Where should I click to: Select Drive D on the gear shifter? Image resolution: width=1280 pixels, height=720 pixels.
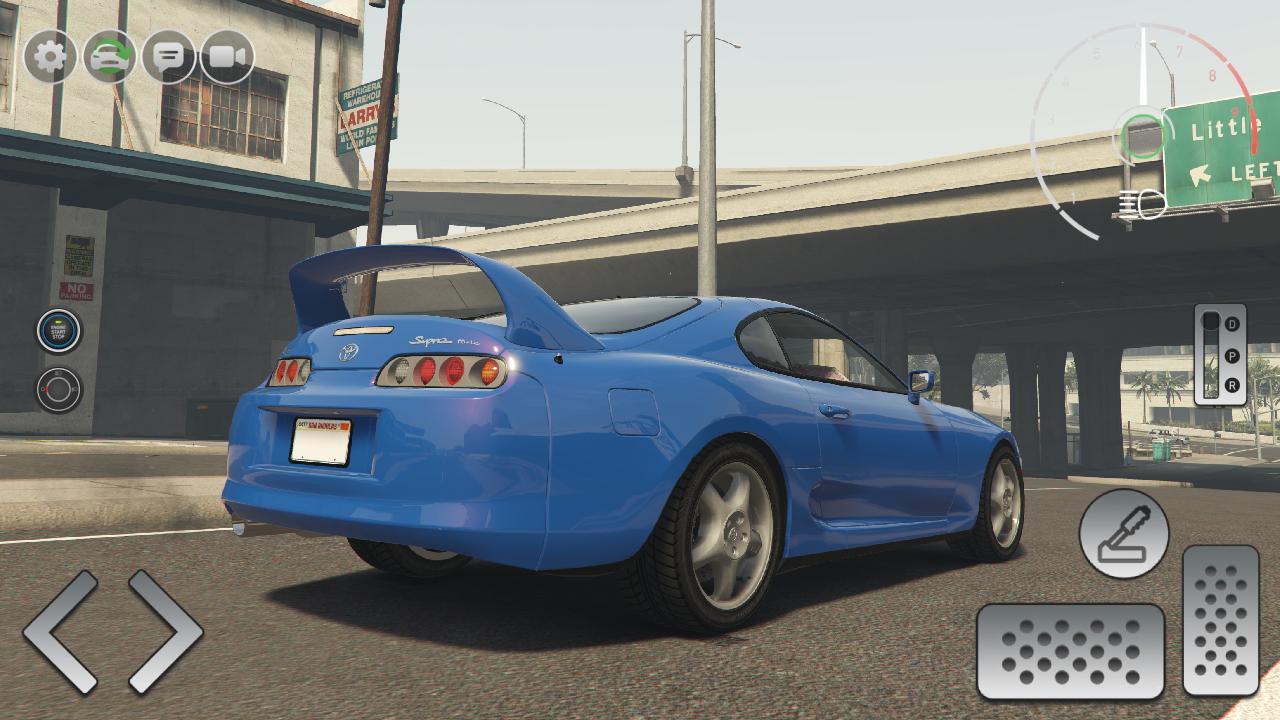coord(1232,324)
